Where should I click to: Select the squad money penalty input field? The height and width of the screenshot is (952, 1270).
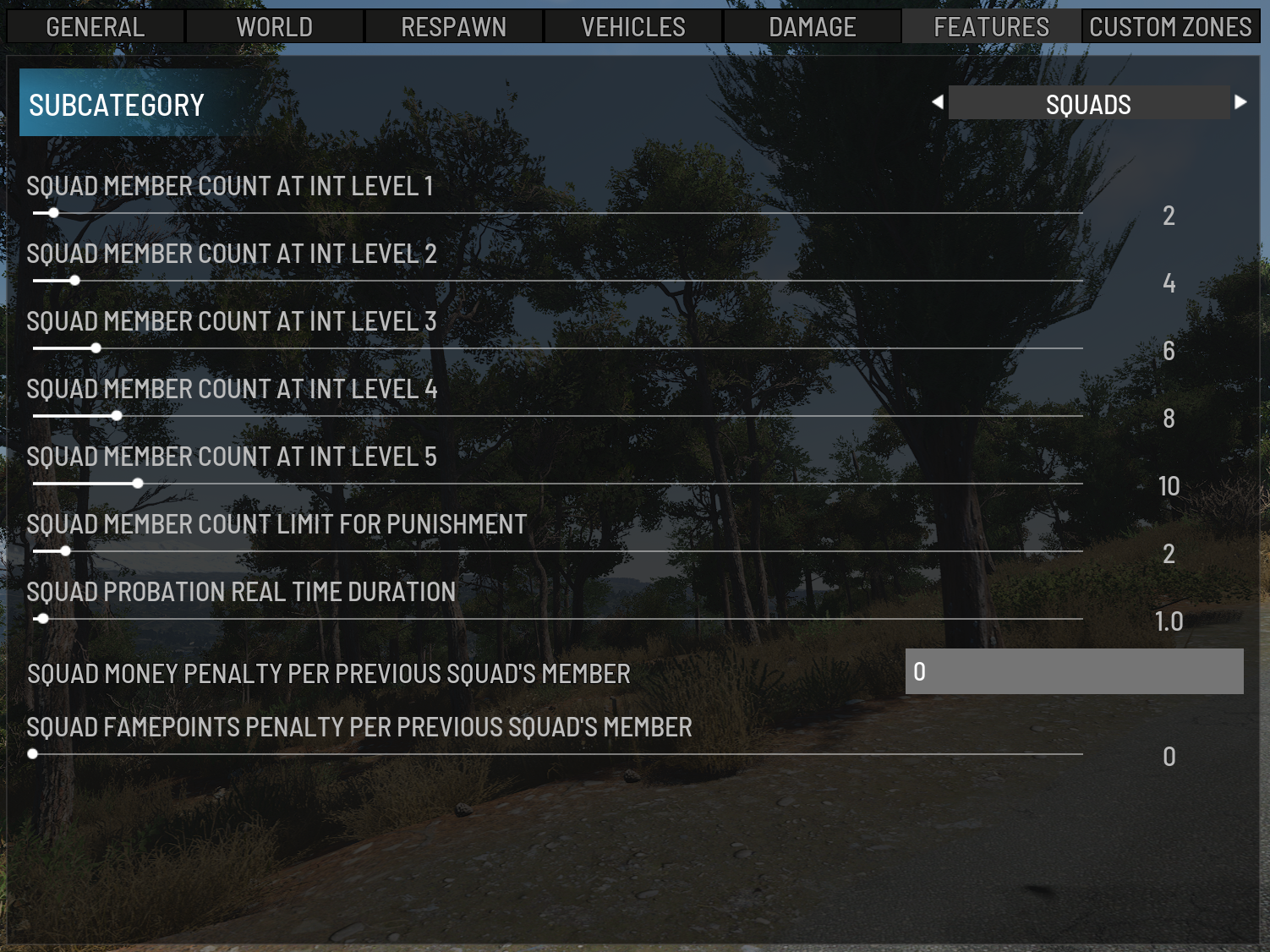(1074, 671)
